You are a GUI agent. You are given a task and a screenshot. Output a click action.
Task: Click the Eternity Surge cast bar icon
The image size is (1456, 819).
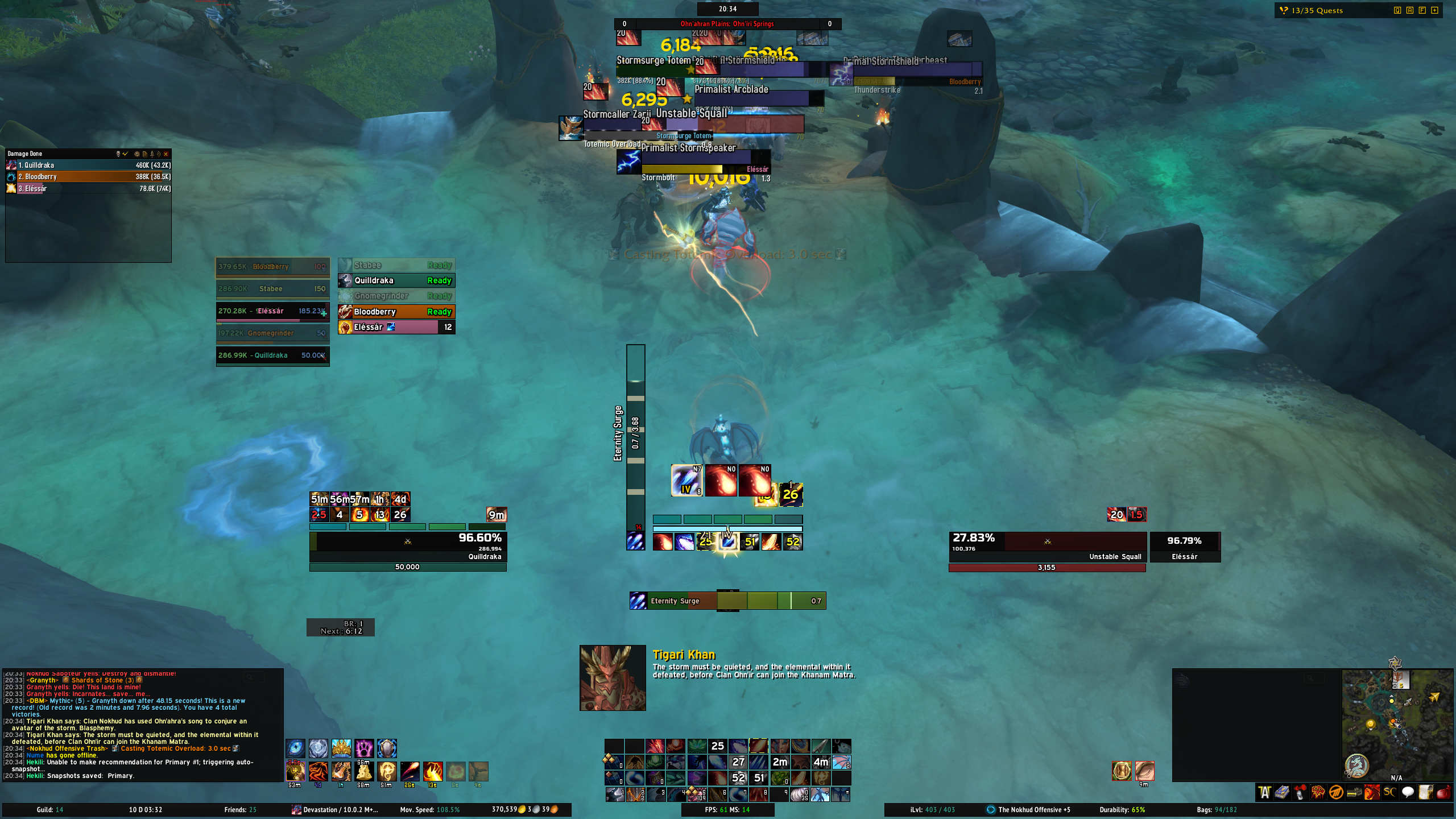coord(638,601)
